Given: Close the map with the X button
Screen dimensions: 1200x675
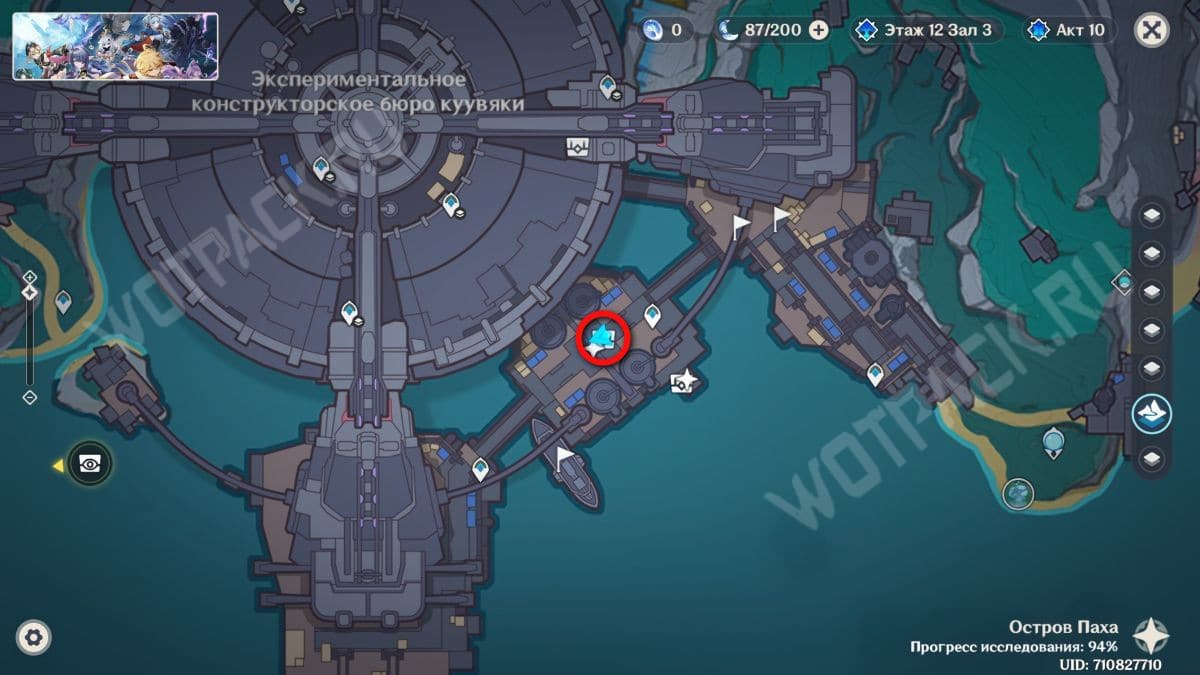Looking at the screenshot, I should (1152, 30).
